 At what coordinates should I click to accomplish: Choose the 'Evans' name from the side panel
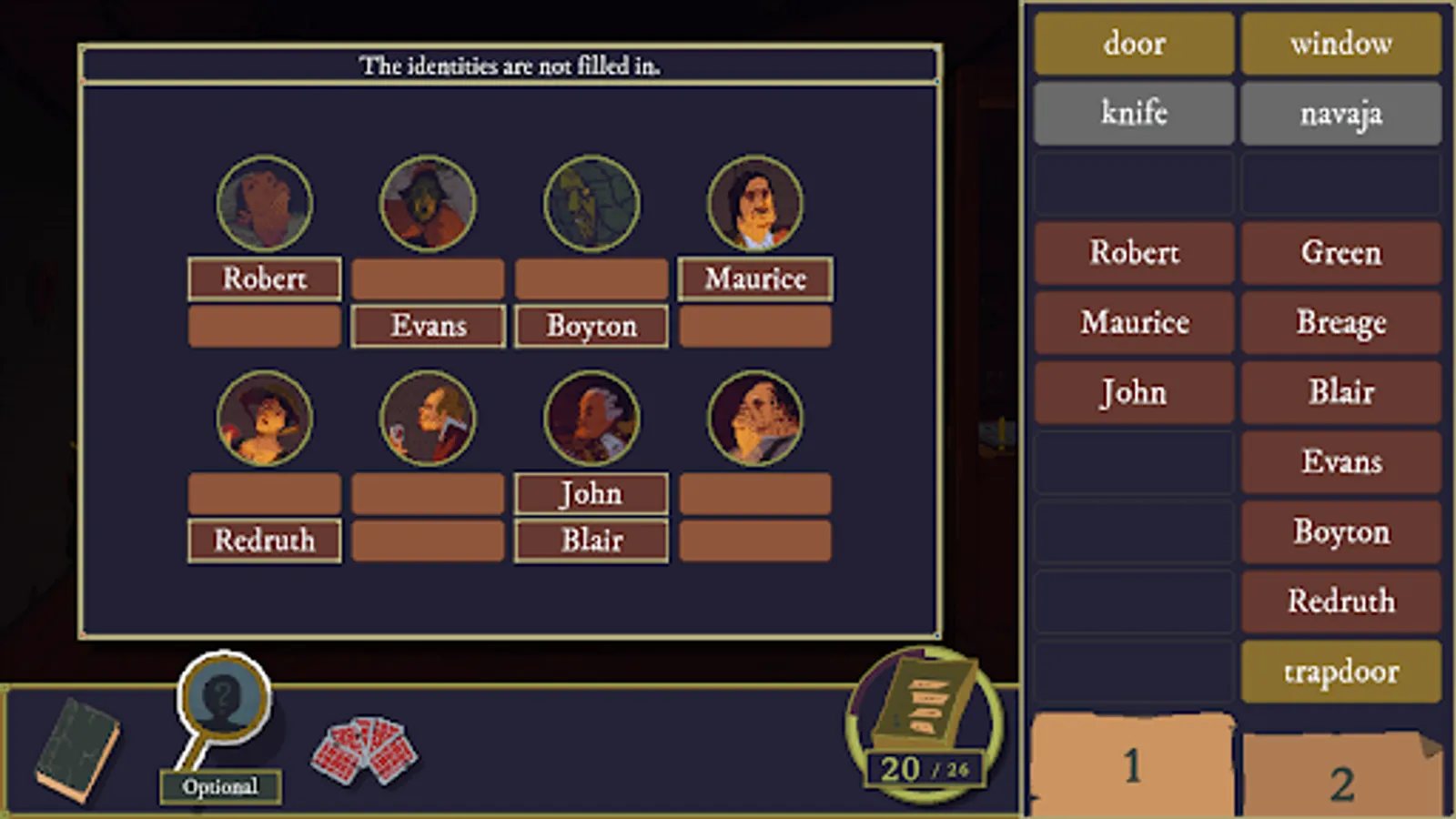point(1341,462)
